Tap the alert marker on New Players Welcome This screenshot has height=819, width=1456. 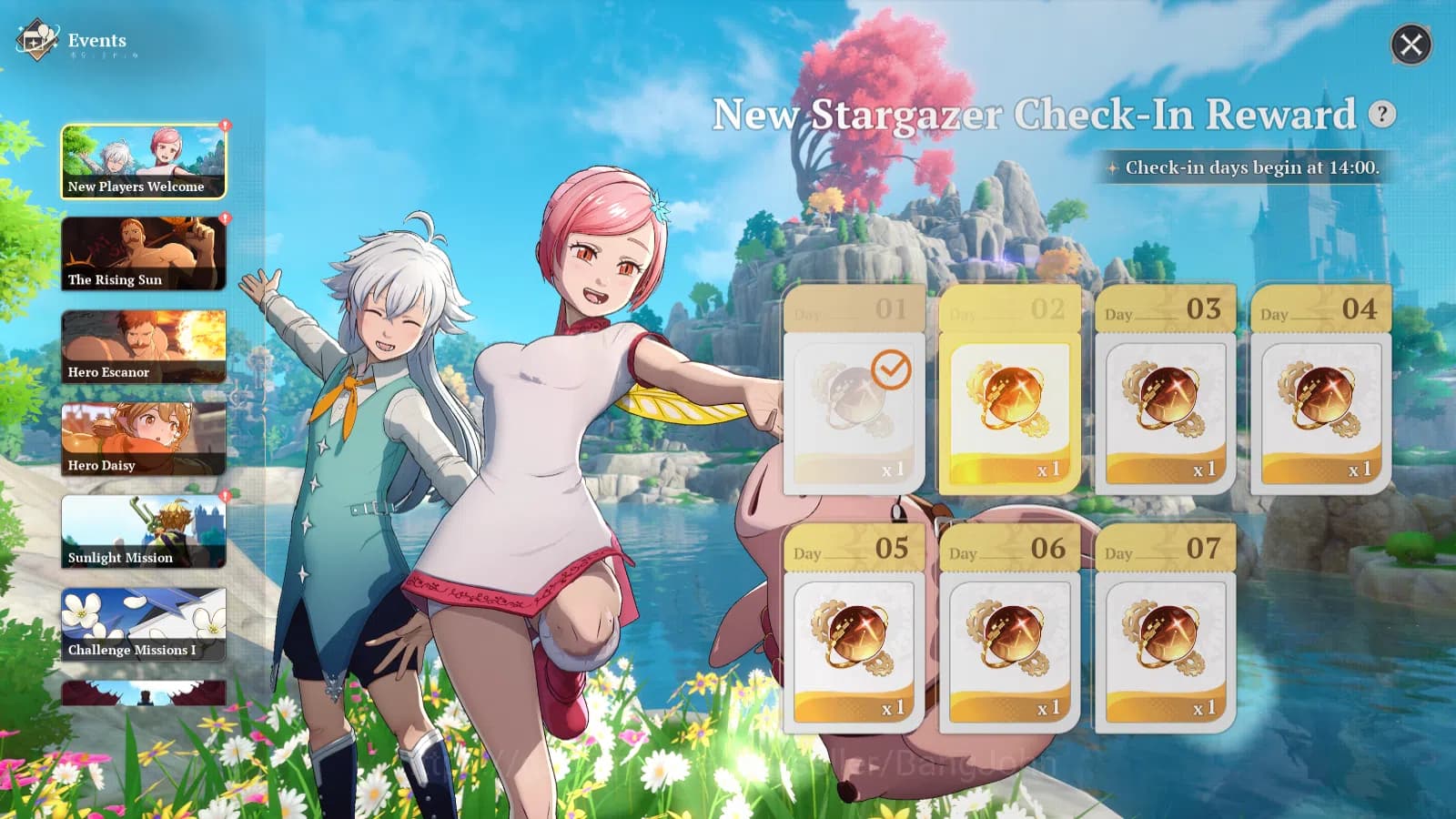(x=224, y=126)
